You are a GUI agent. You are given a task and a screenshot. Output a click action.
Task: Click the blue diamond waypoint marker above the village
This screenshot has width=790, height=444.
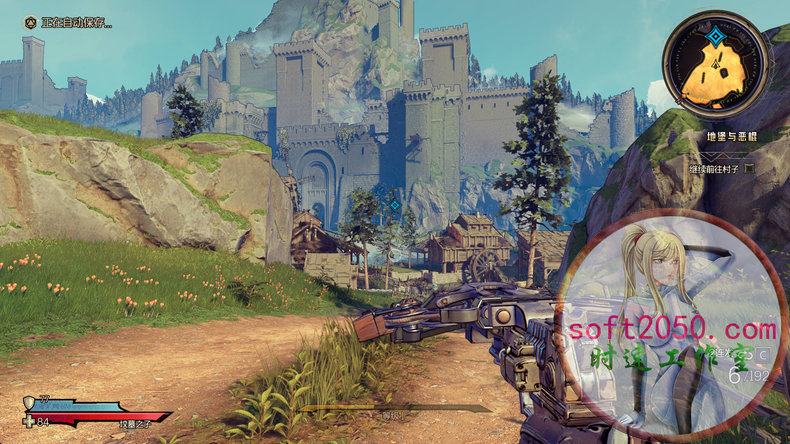point(394,204)
